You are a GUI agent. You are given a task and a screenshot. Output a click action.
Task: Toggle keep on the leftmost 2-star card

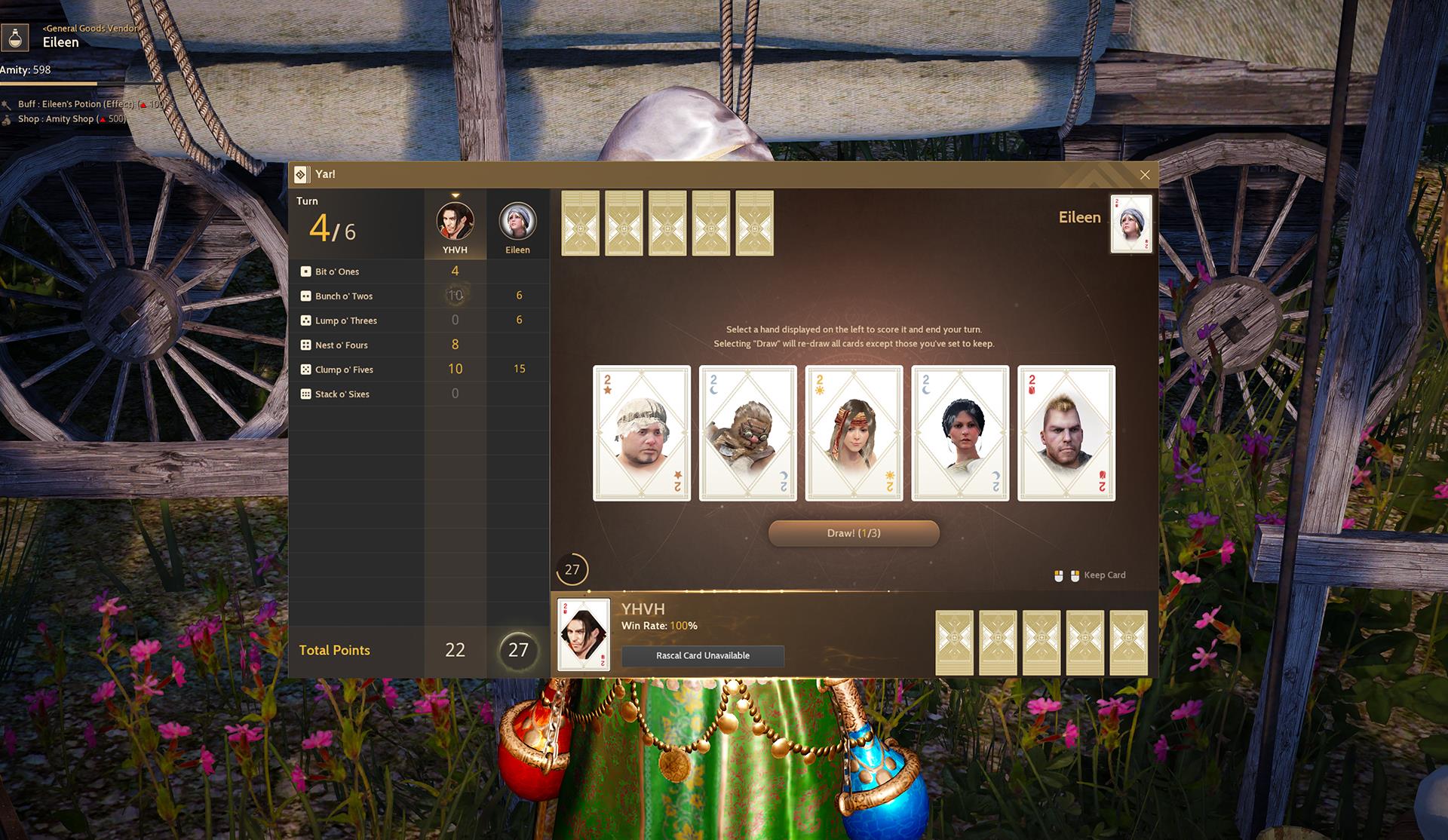click(x=641, y=432)
